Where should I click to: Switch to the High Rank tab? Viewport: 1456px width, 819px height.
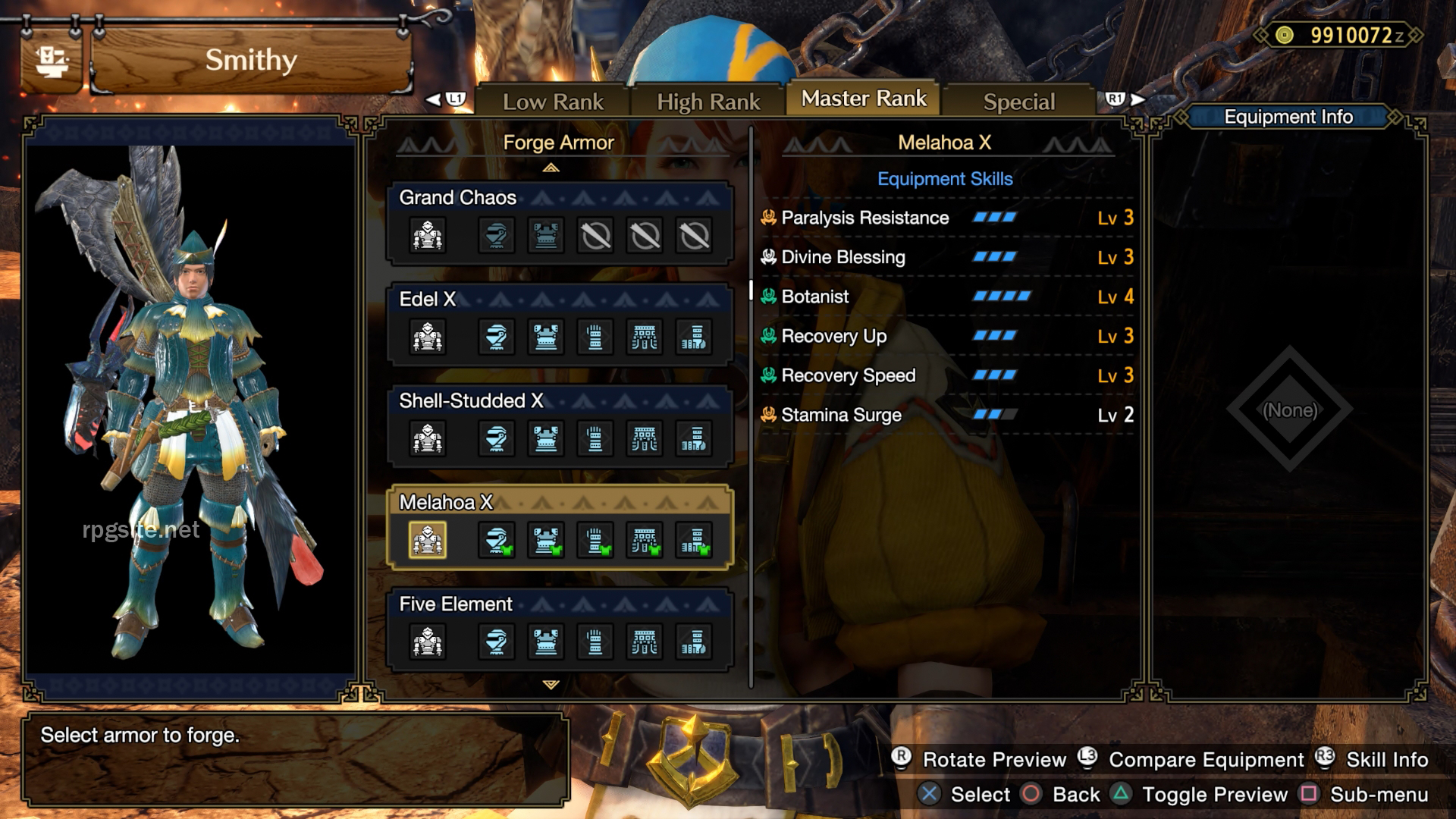(x=708, y=99)
